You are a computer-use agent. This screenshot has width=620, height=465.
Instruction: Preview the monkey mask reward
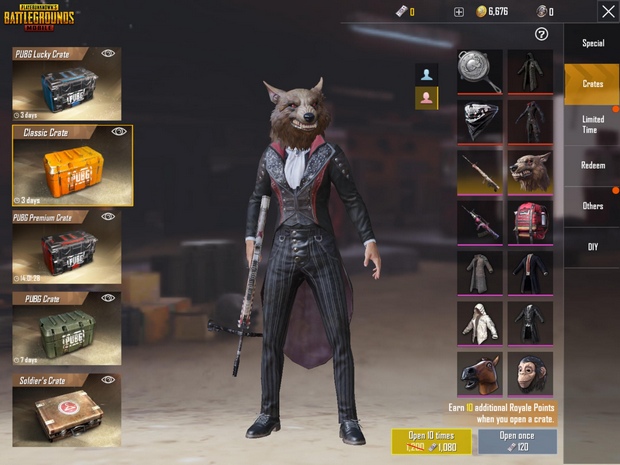coord(530,373)
